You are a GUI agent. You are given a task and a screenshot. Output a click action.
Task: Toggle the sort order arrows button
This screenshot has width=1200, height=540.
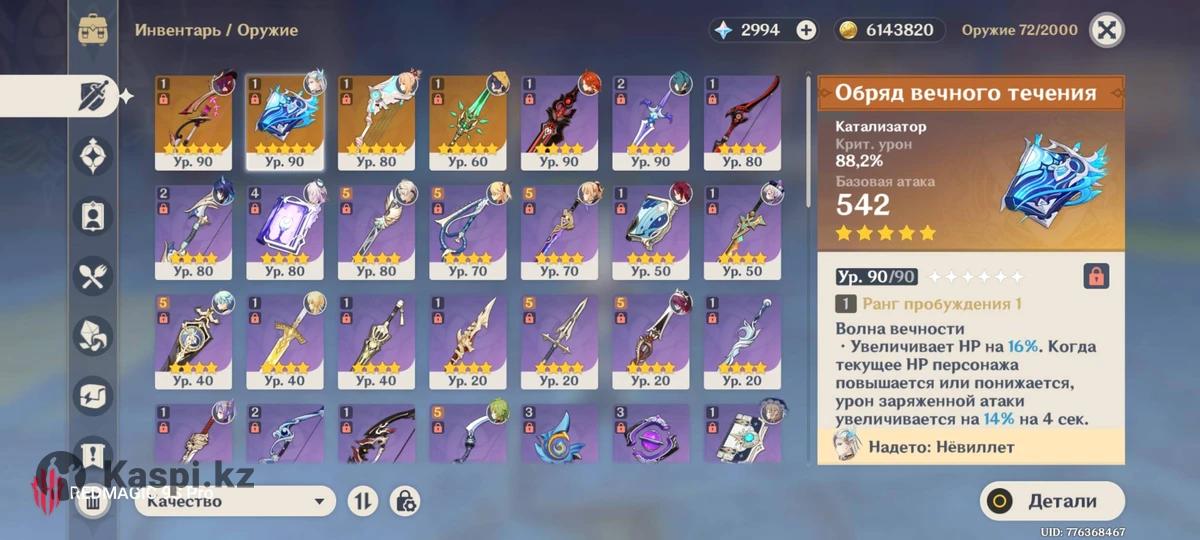point(361,501)
